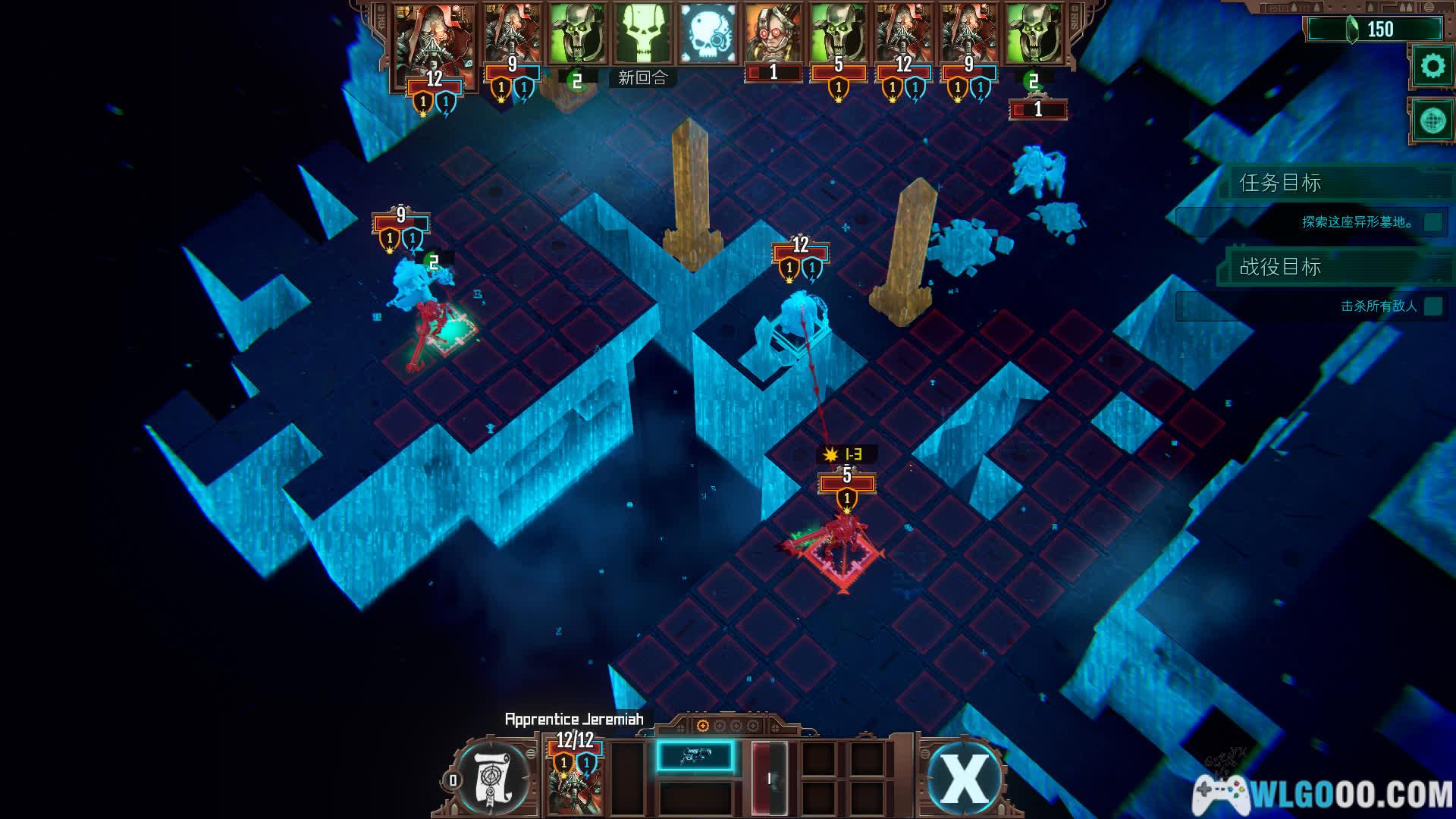The width and height of the screenshot is (1456, 819).
Task: Click the 任务目标 mission objectives header
Action: pyautogui.click(x=1280, y=183)
